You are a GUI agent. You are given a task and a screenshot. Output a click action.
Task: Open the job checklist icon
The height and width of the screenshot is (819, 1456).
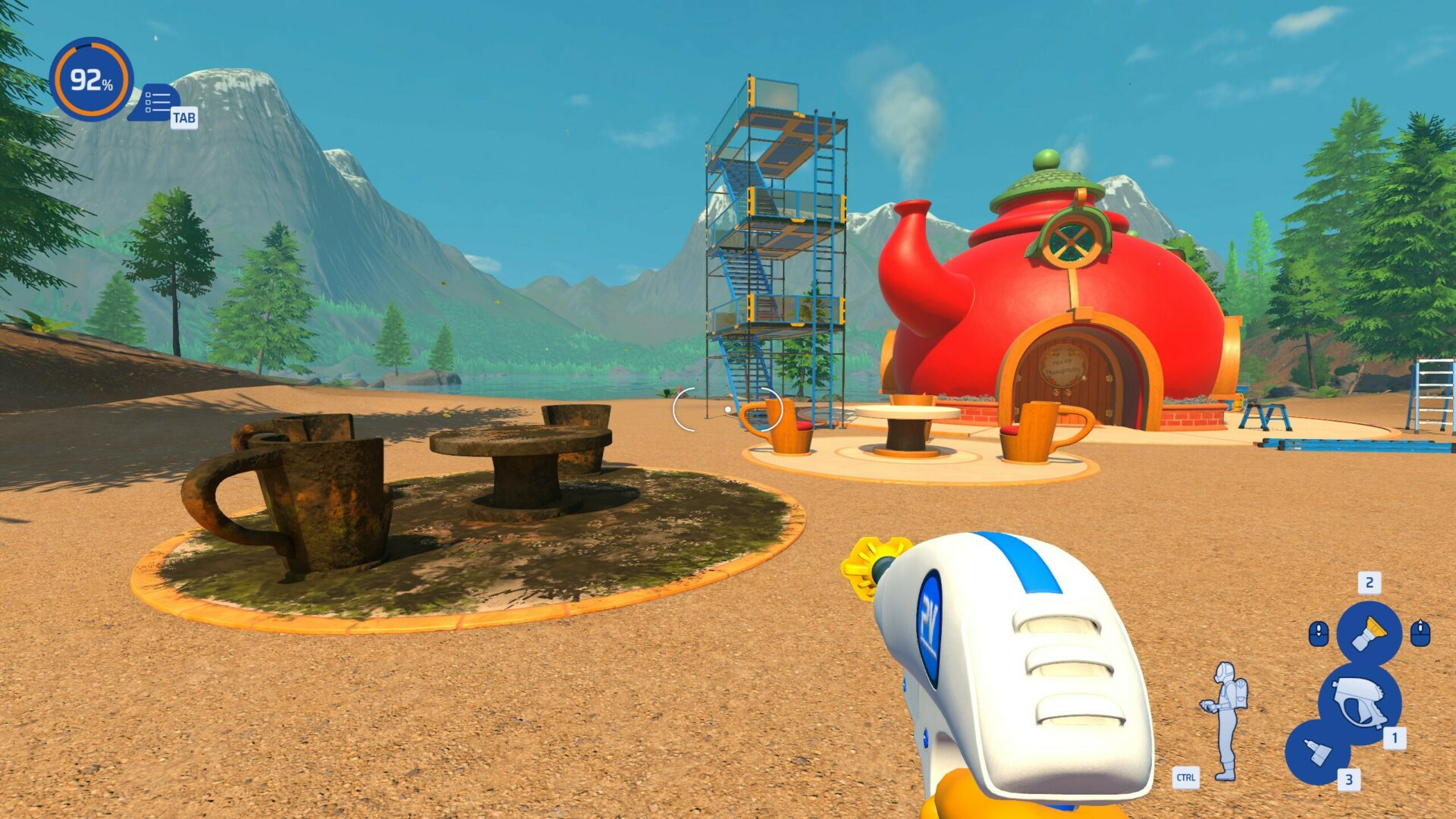pos(157,102)
